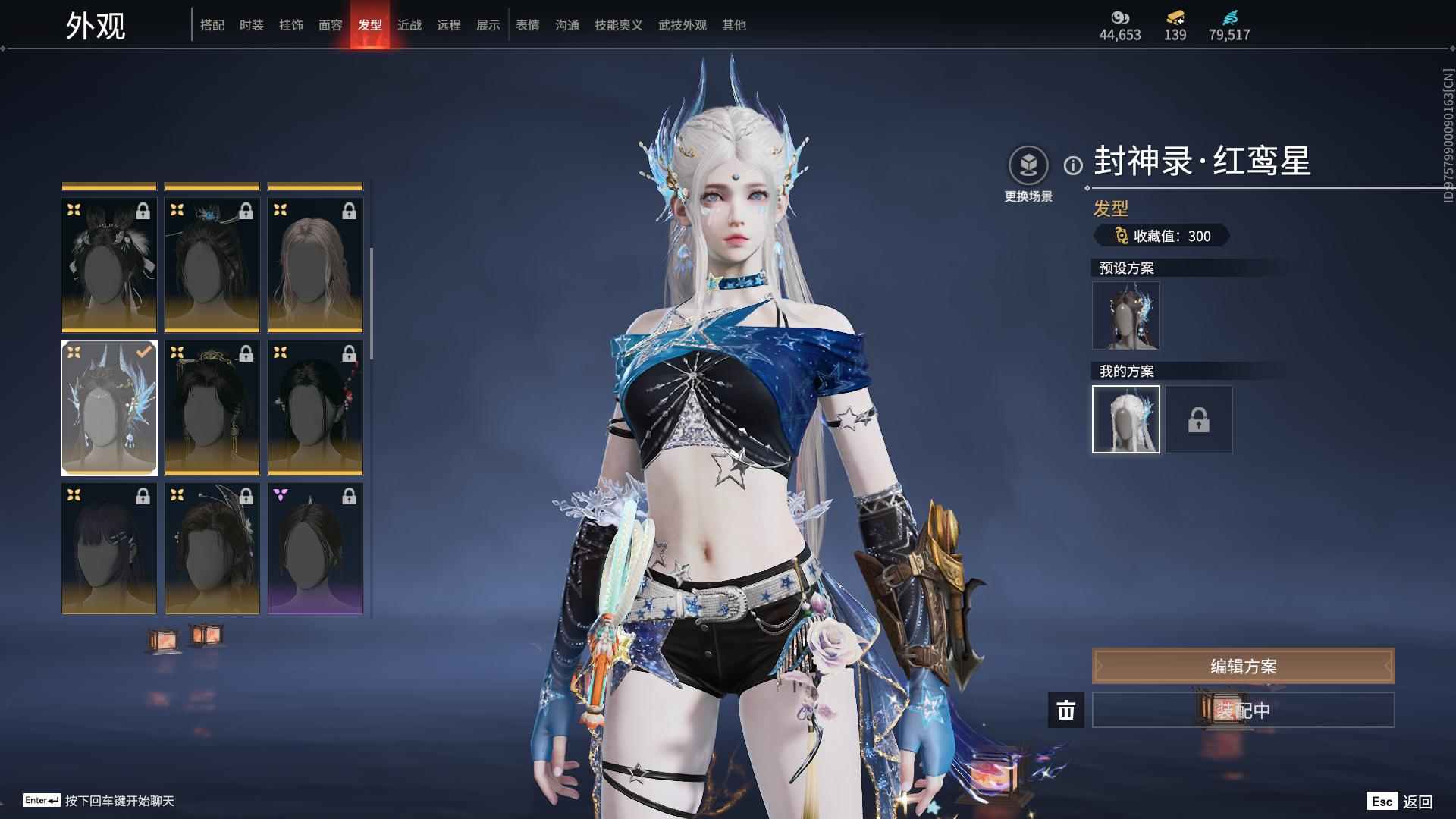This screenshot has height=819, width=1456.
Task: Select the purple-tier locked hairstyle card
Action: [315, 548]
